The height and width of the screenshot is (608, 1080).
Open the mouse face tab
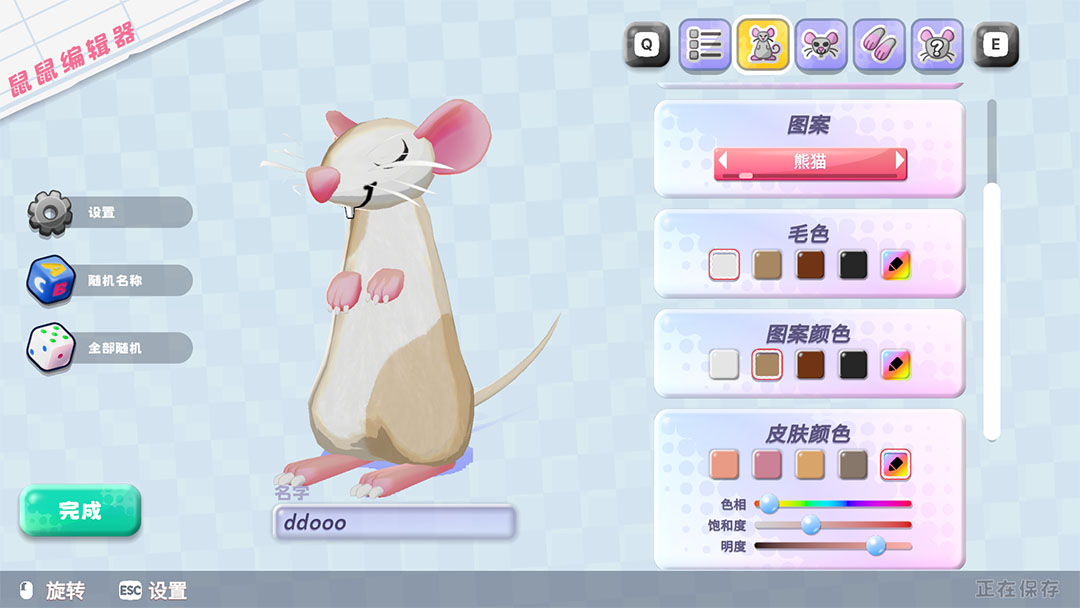click(x=821, y=45)
